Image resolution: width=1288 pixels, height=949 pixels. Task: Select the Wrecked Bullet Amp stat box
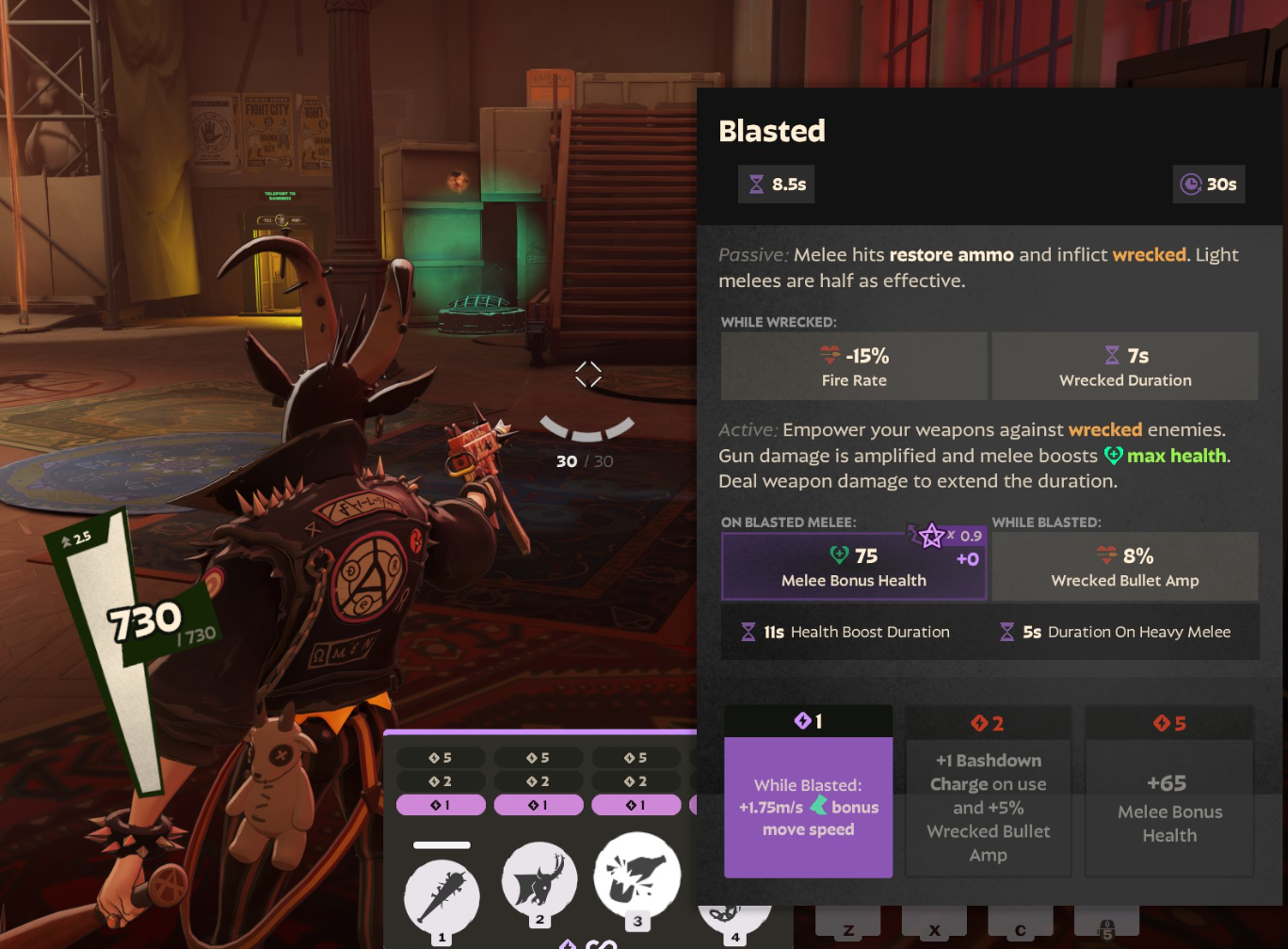click(x=1124, y=567)
